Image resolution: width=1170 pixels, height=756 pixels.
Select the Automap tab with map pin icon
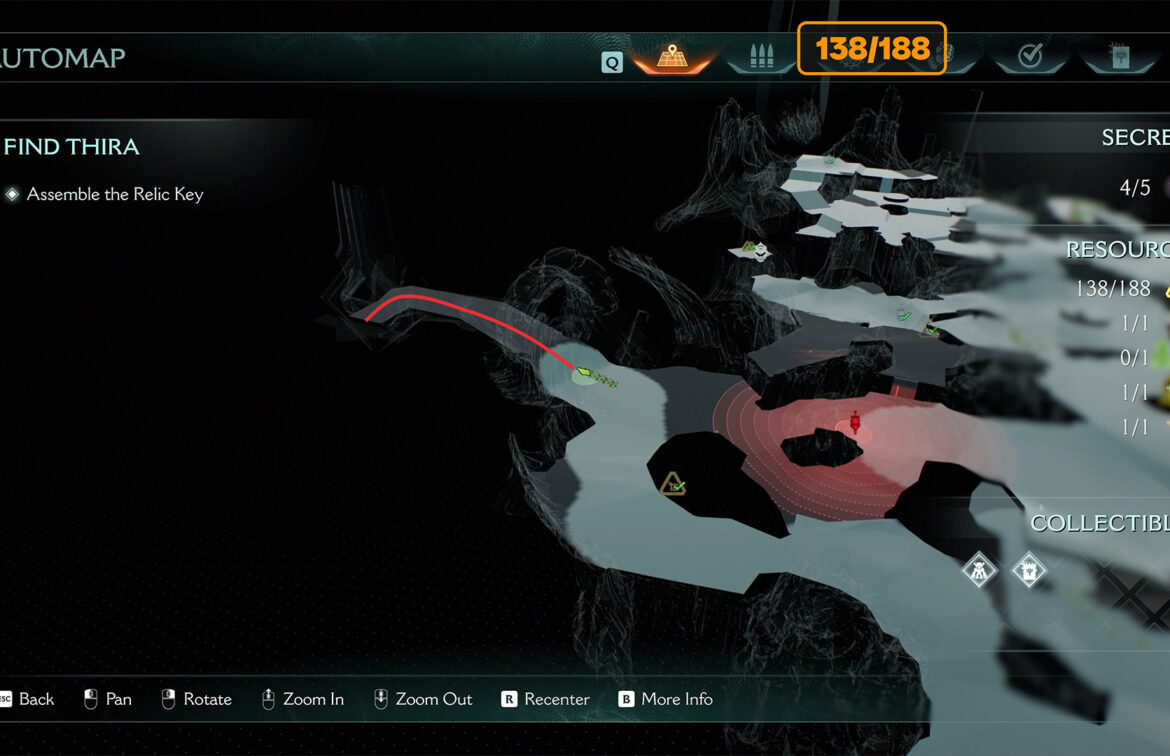(671, 56)
